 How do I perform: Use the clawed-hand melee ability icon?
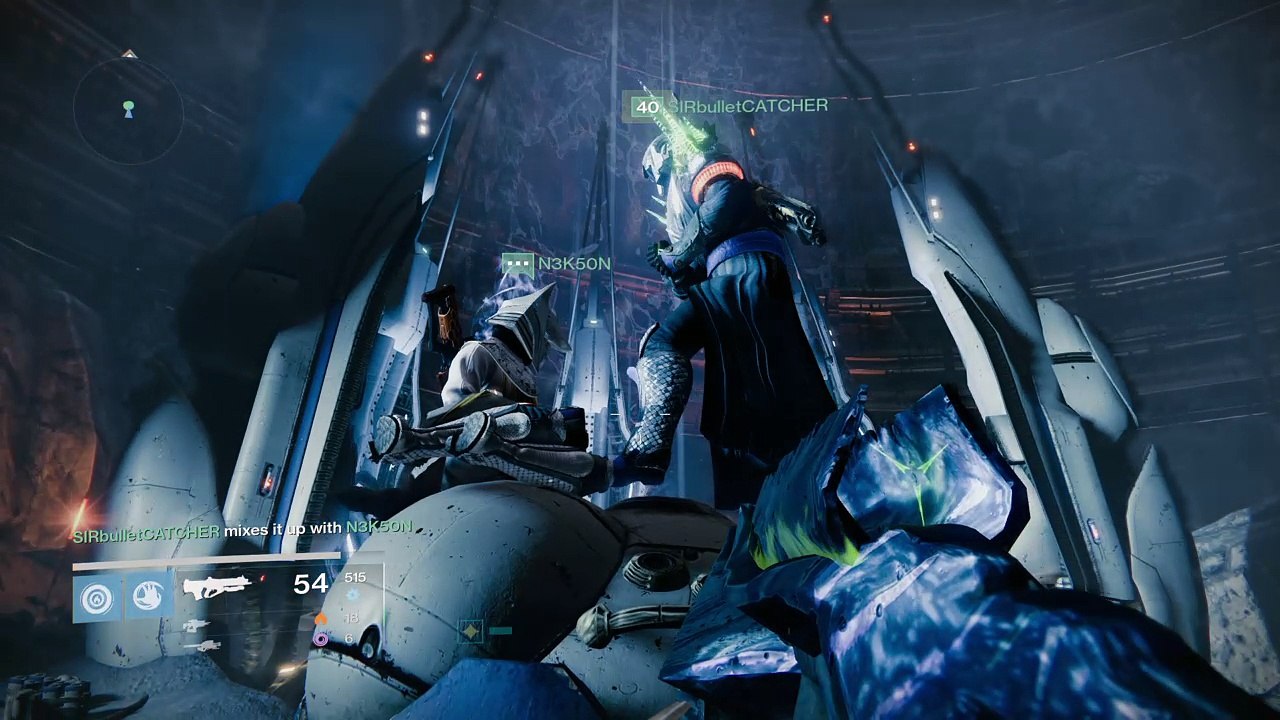point(148,596)
